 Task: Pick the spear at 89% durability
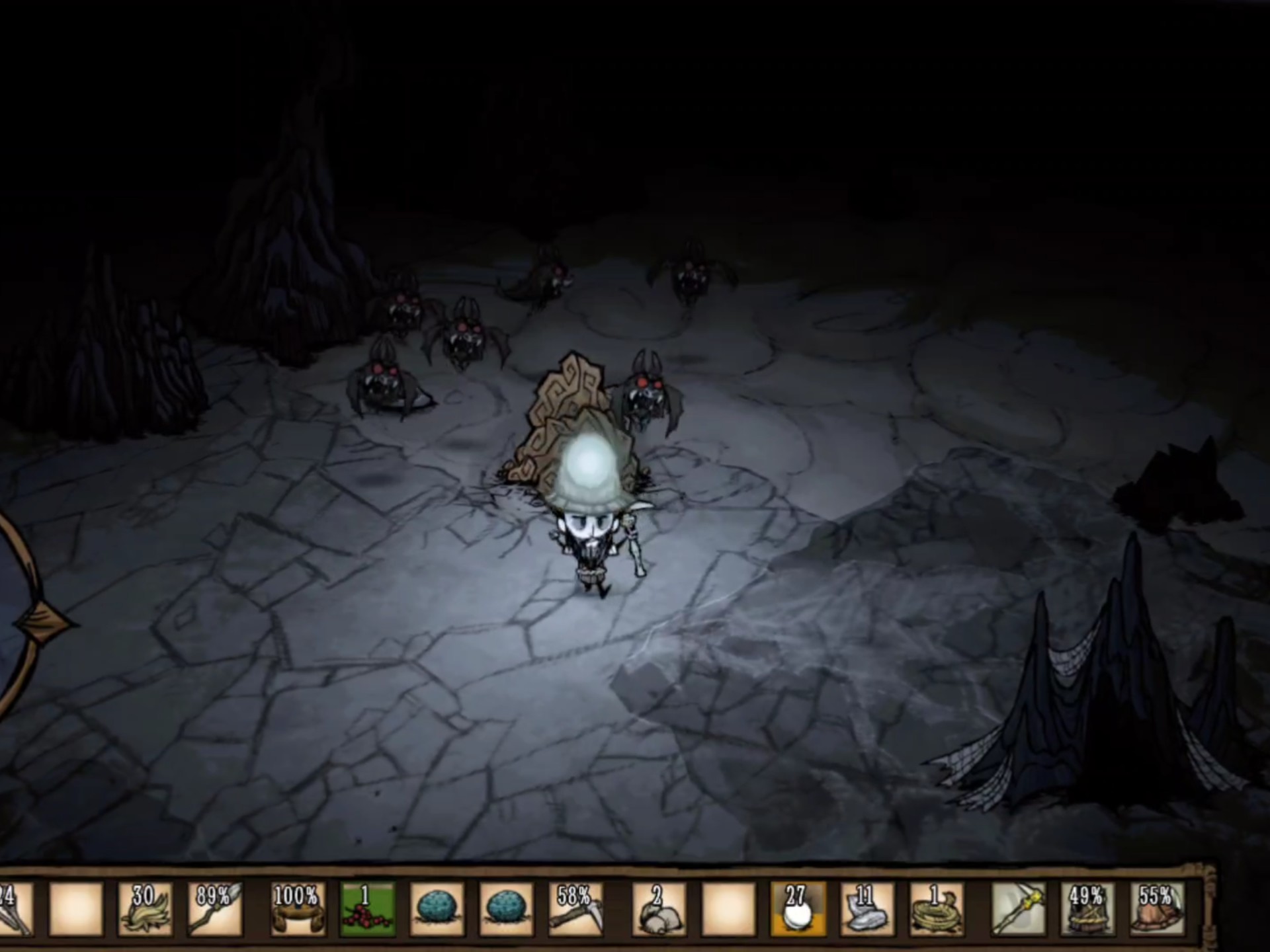coord(215,908)
